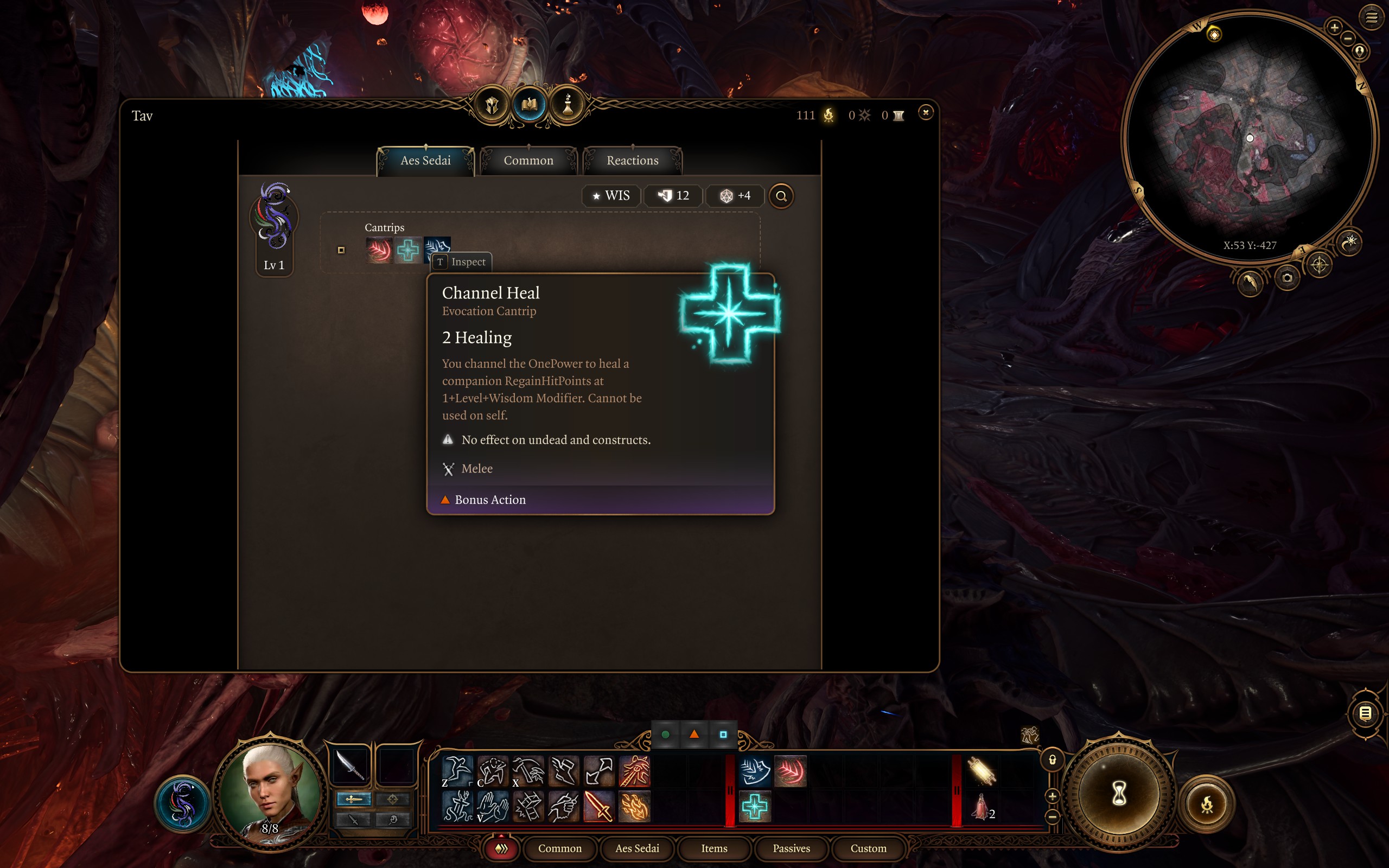Viewport: 1389px width, 868px height.
Task: Close the Tav spellbook window
Action: point(925,112)
